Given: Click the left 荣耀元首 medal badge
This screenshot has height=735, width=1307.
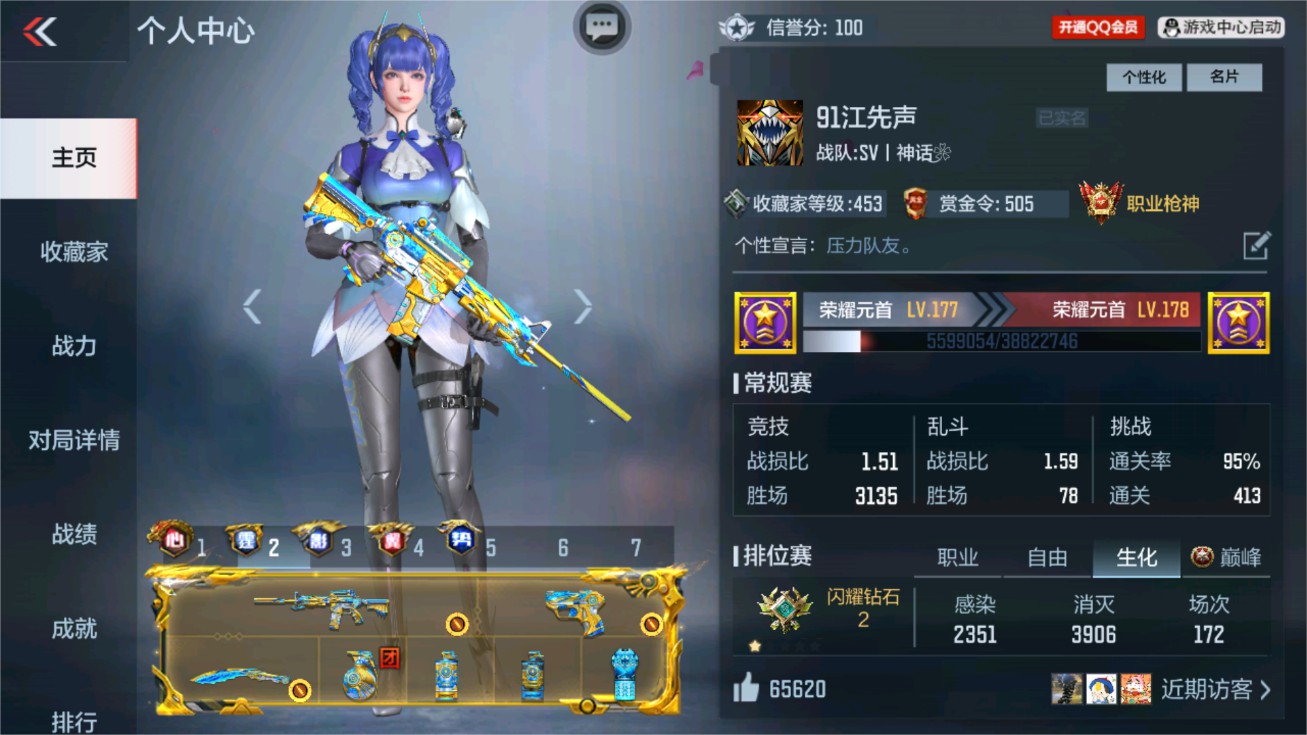Looking at the screenshot, I should [766, 322].
